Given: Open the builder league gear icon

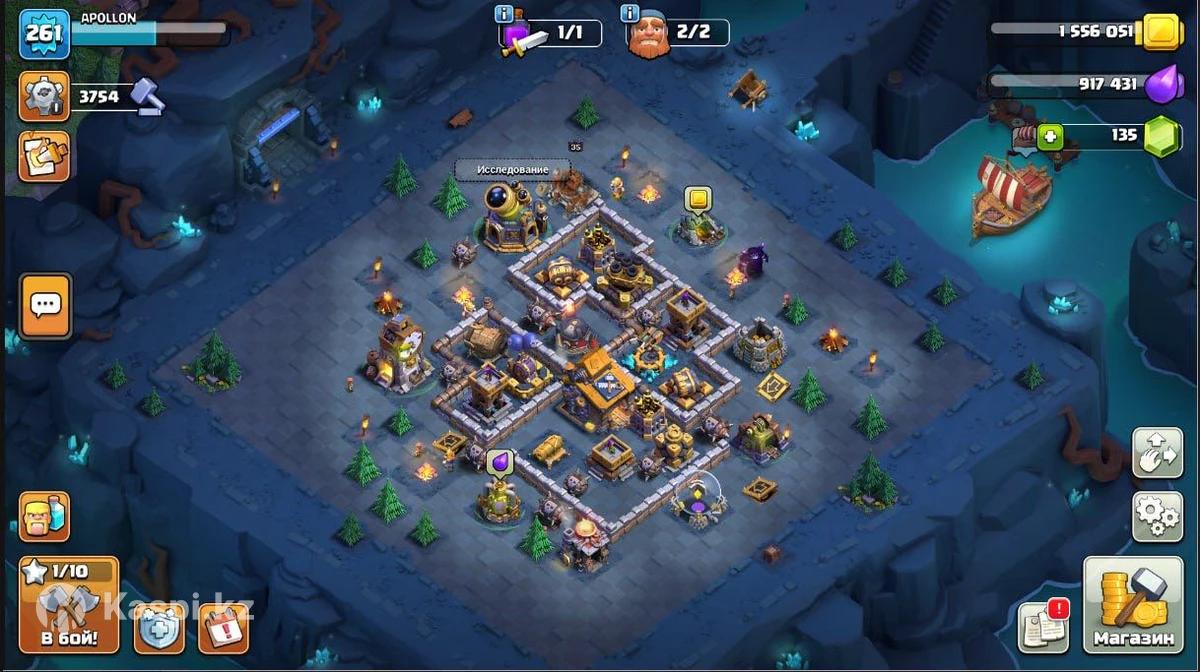Looking at the screenshot, I should point(44,96).
